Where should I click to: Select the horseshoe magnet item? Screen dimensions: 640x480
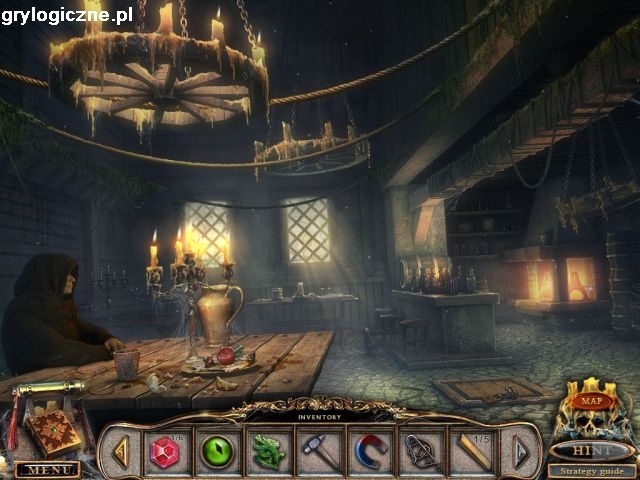coord(370,452)
